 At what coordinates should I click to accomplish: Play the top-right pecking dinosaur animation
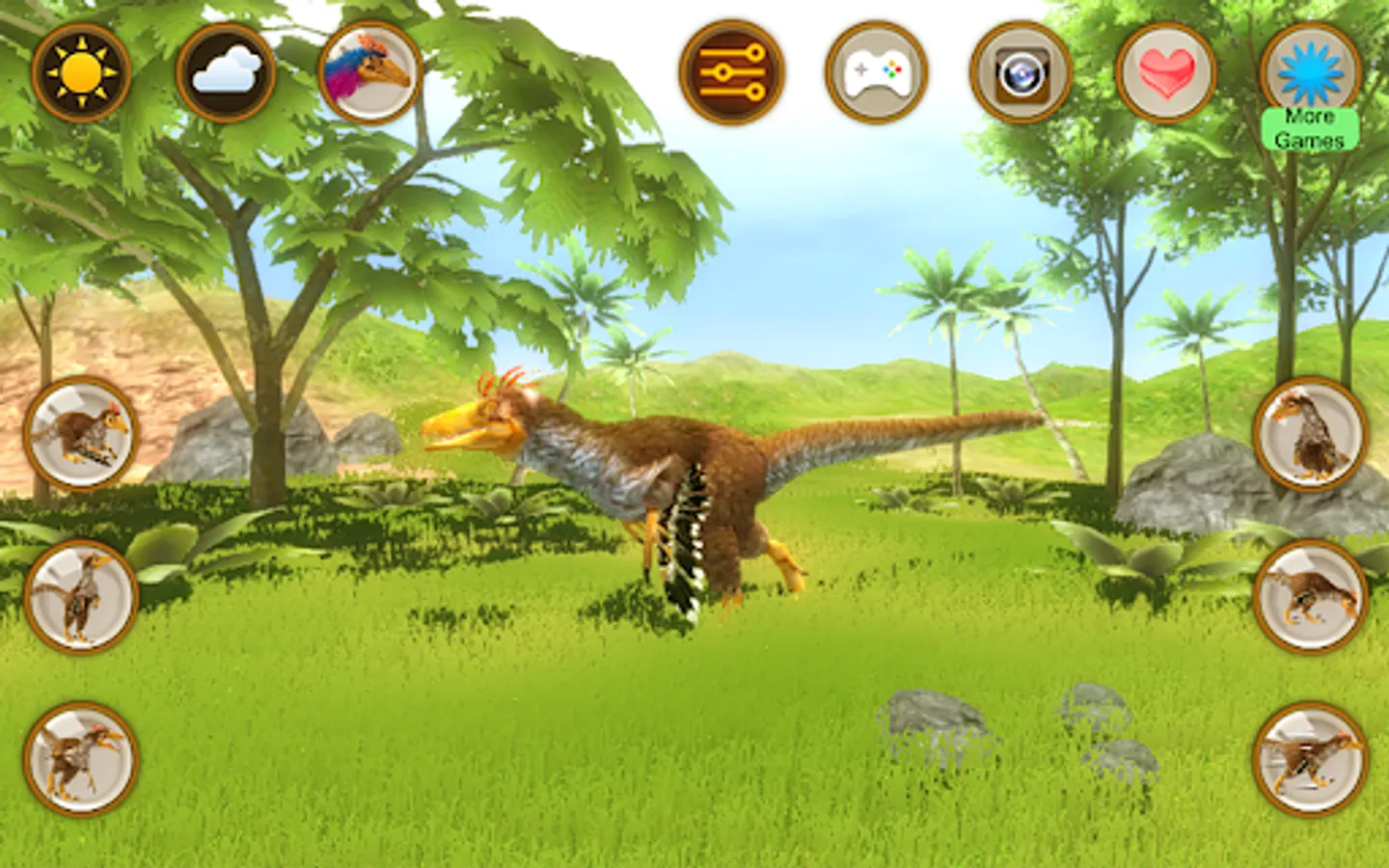pyautogui.click(x=1308, y=433)
